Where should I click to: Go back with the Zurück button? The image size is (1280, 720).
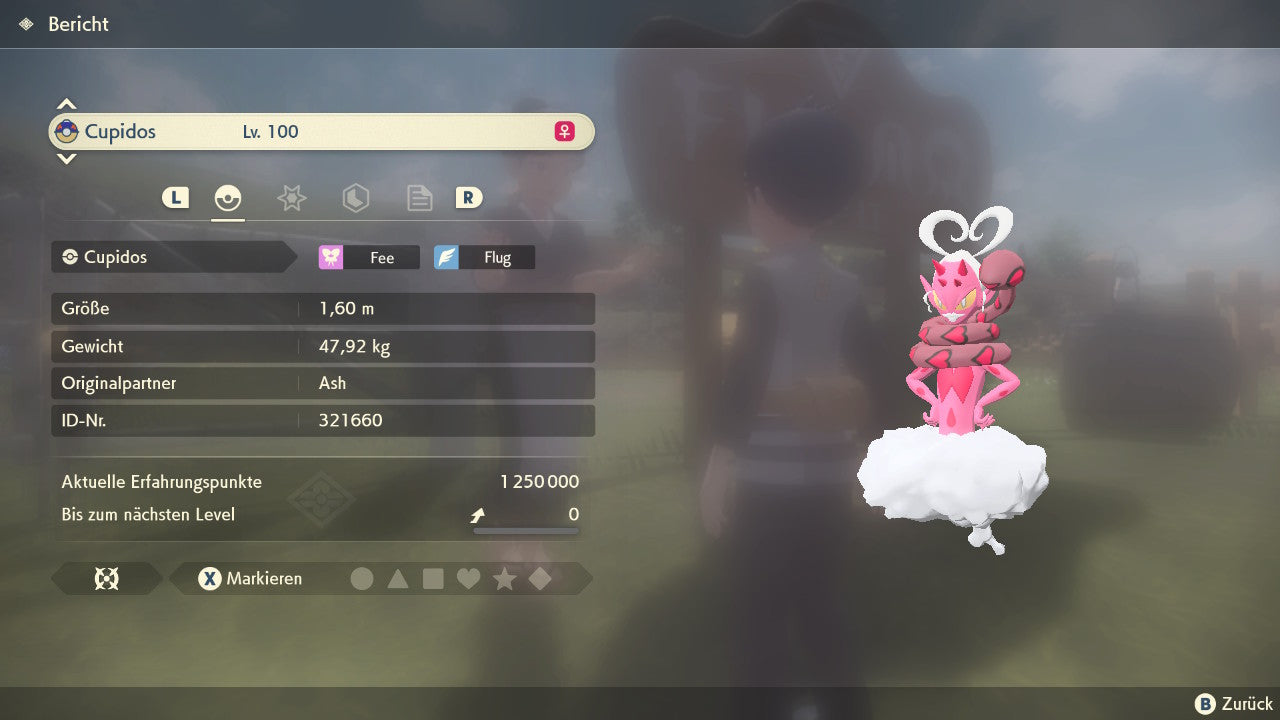click(x=1234, y=704)
